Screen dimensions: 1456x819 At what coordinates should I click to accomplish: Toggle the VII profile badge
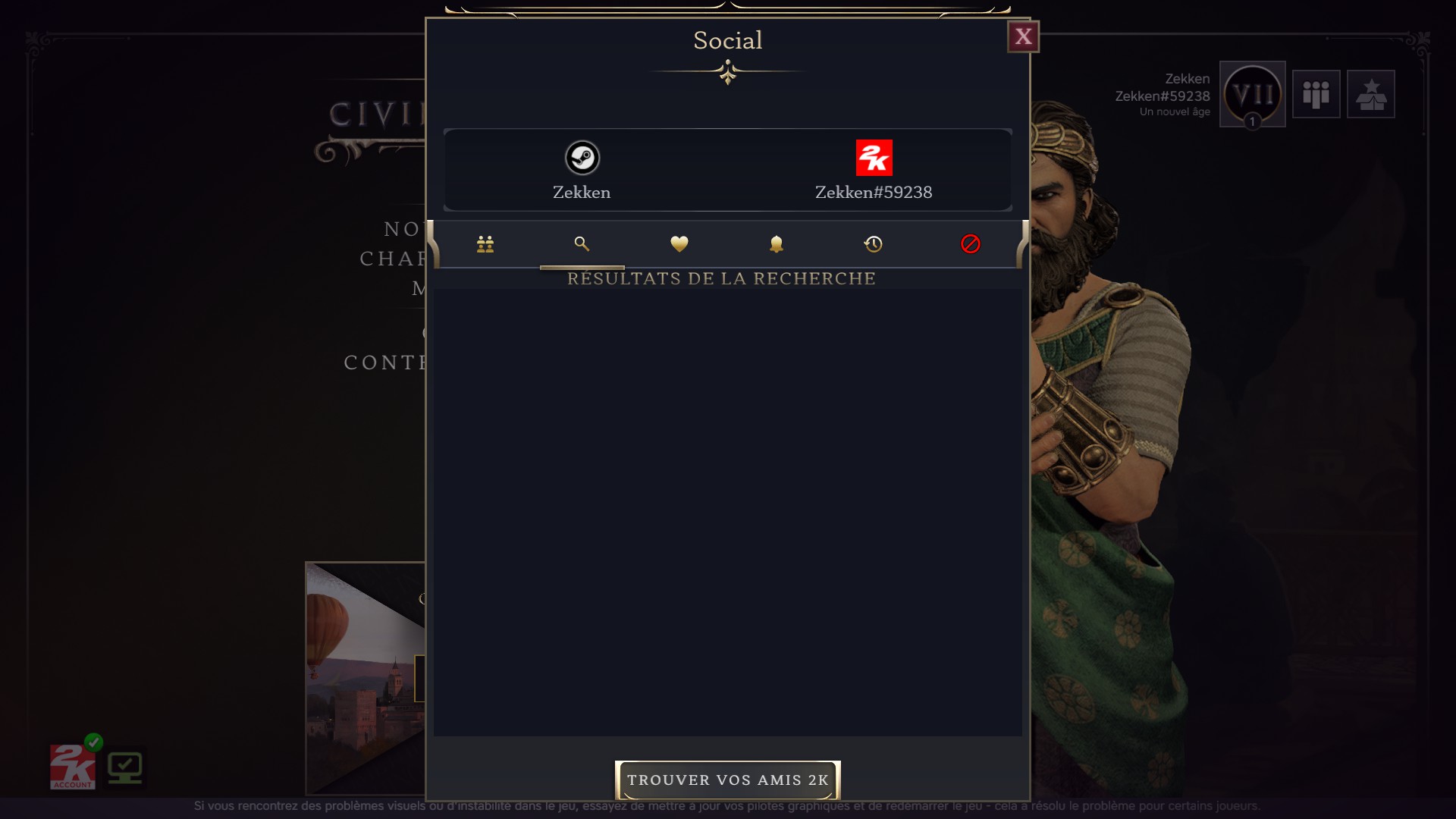tap(1253, 94)
